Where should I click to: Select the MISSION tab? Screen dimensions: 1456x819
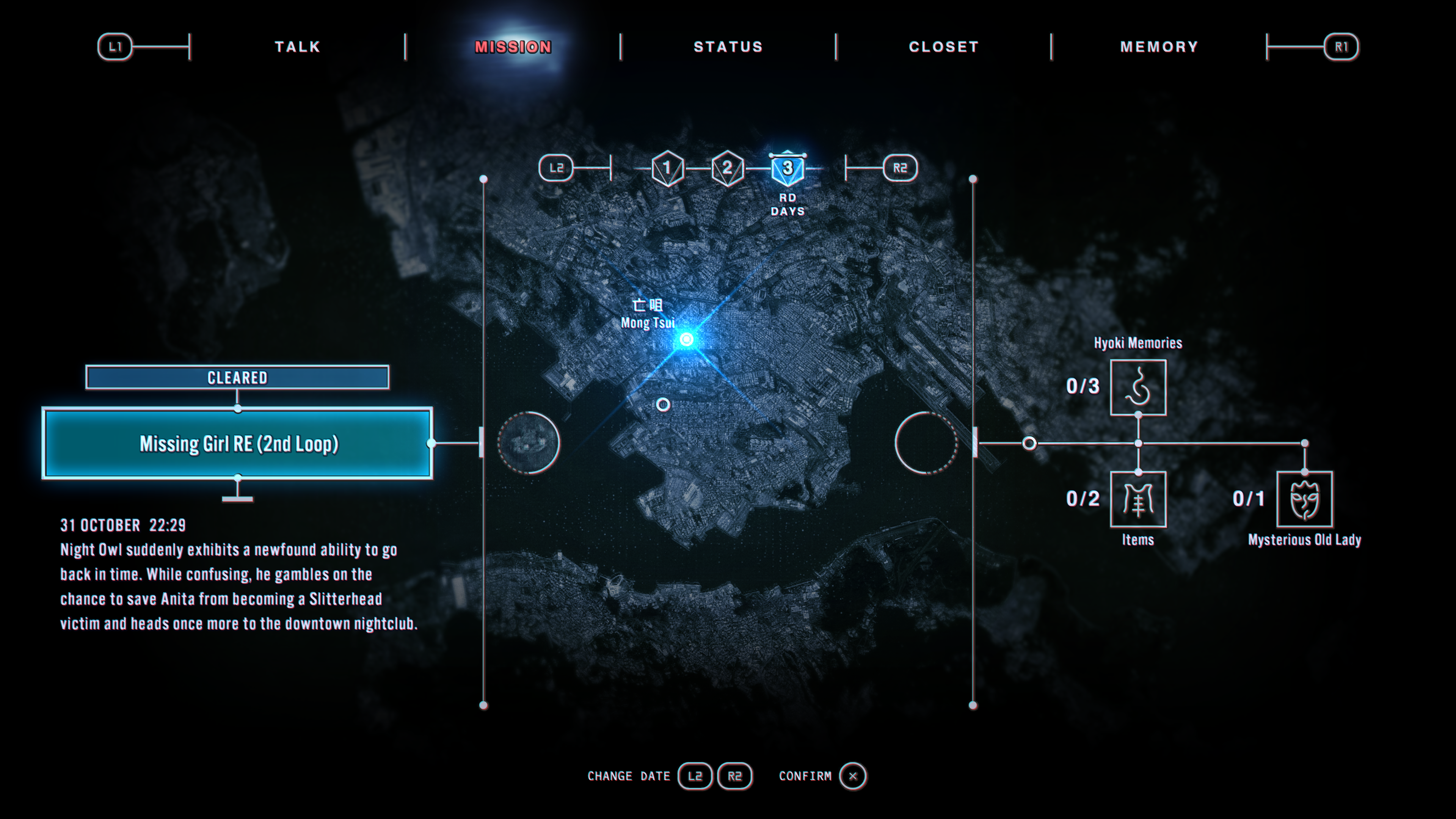513,47
